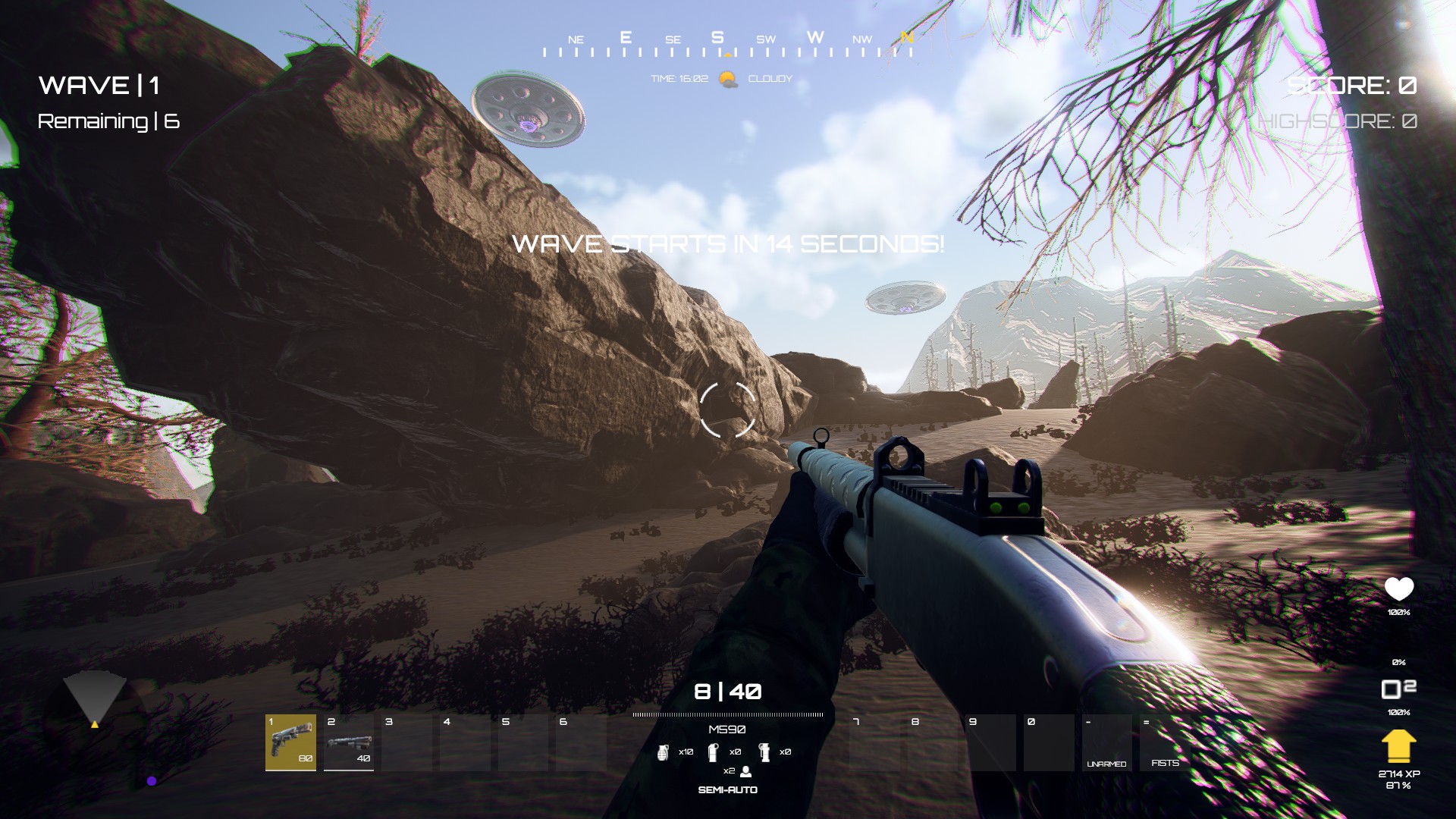Image resolution: width=1456 pixels, height=819 pixels.
Task: Select the smoke grenade icon
Action: pos(764,752)
